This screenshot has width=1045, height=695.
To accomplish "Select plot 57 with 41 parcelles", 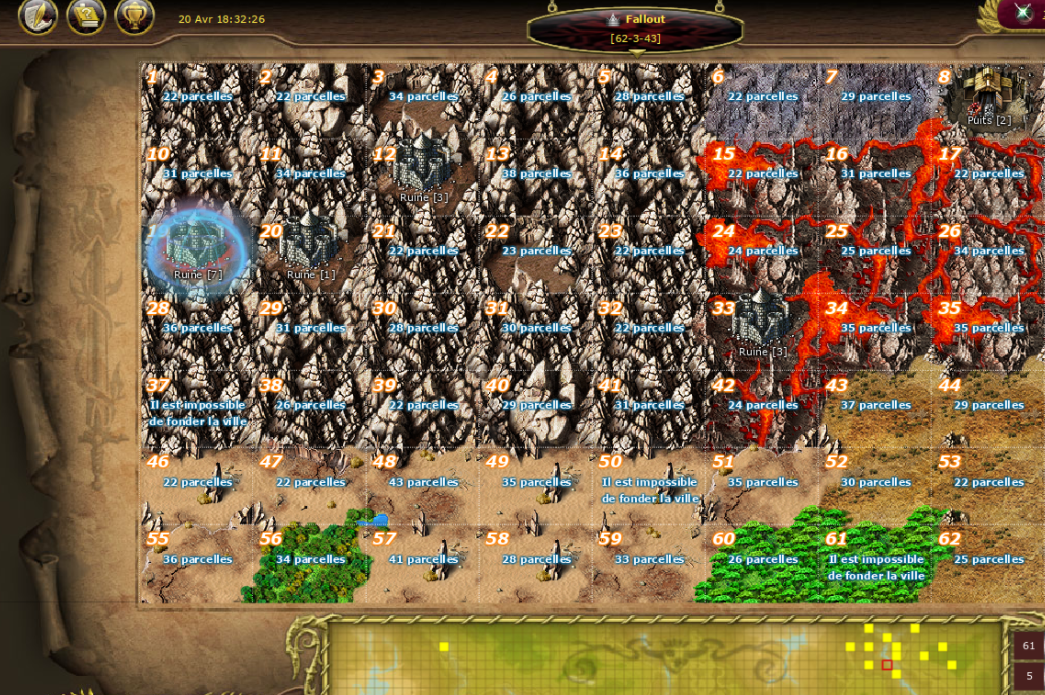I will pyautogui.click(x=423, y=559).
